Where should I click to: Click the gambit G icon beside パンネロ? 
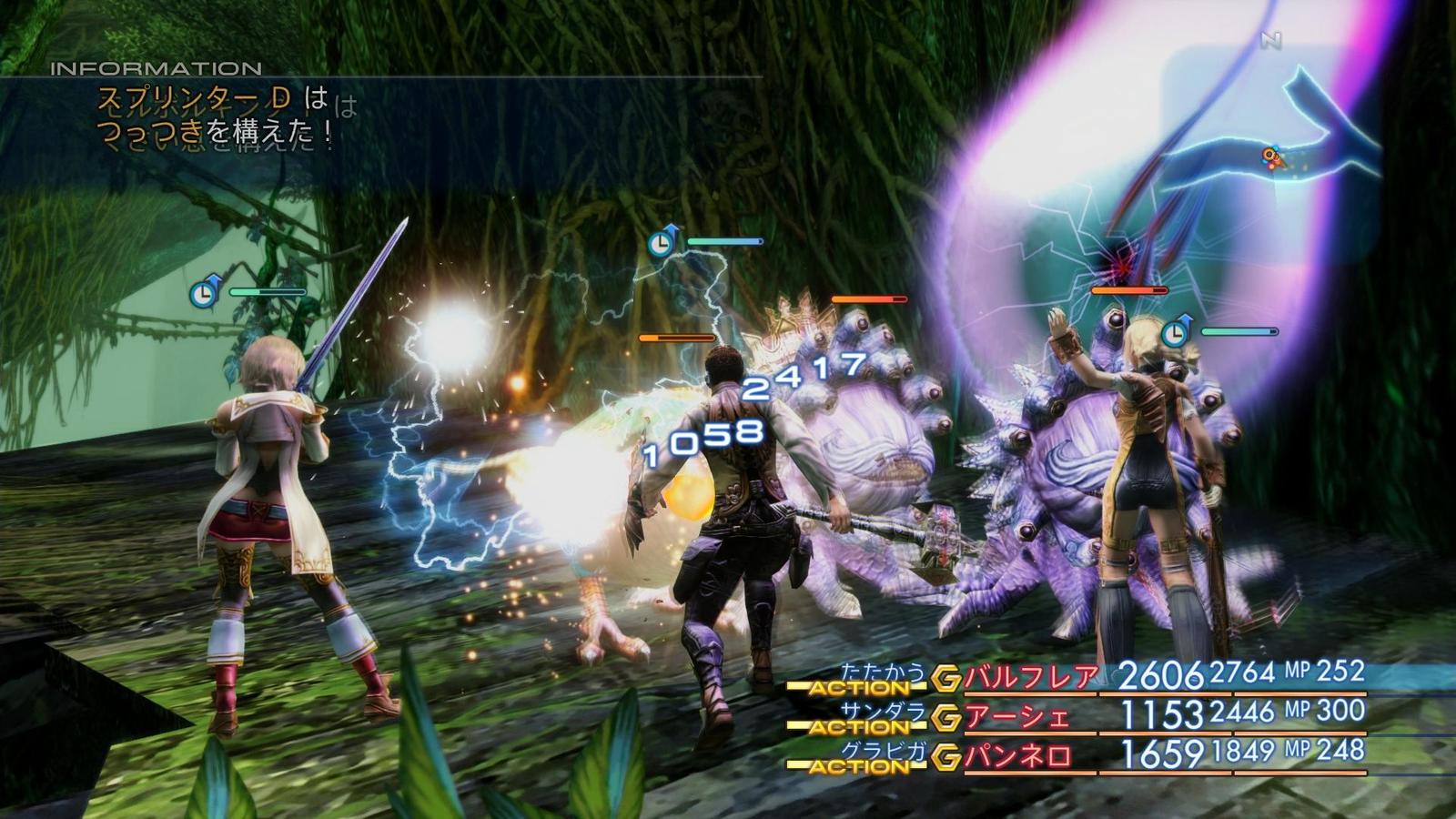click(947, 756)
